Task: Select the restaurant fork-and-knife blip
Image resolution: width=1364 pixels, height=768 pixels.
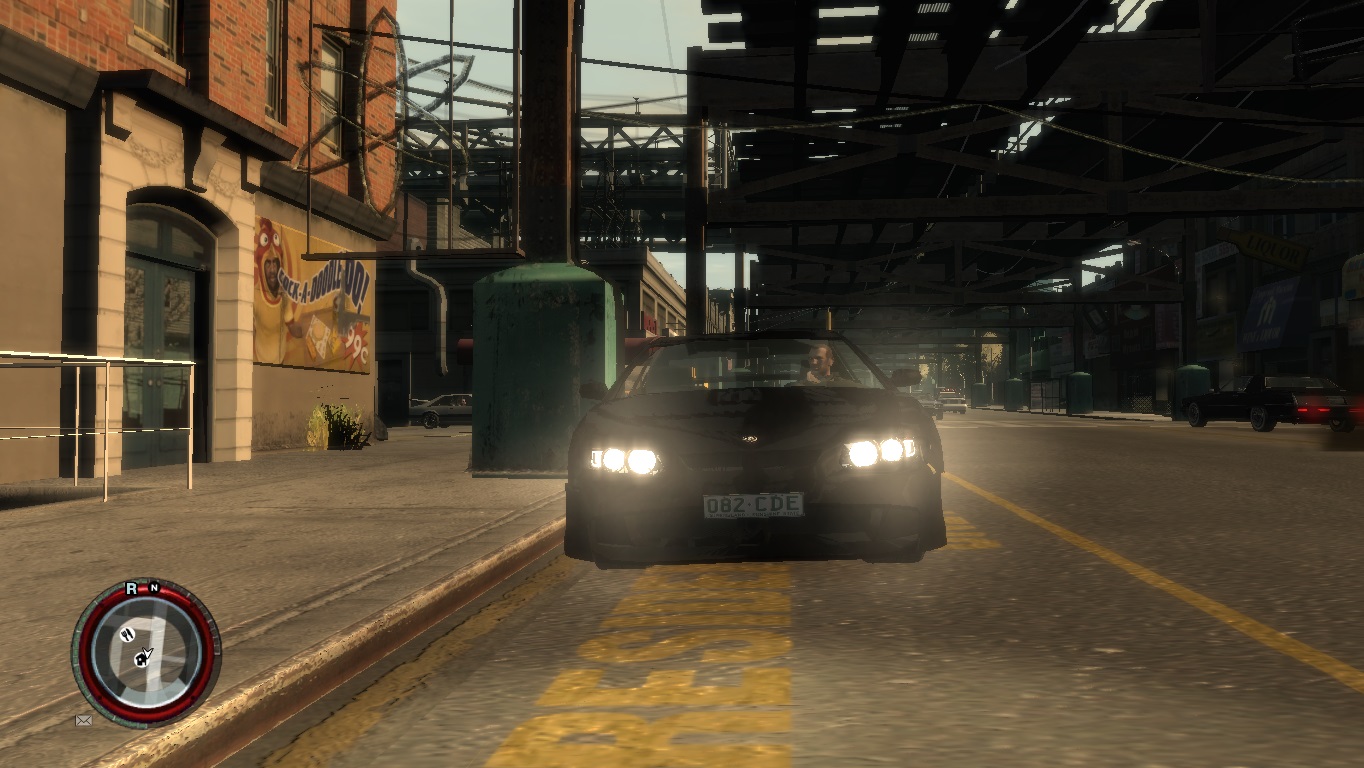Action: click(x=128, y=634)
